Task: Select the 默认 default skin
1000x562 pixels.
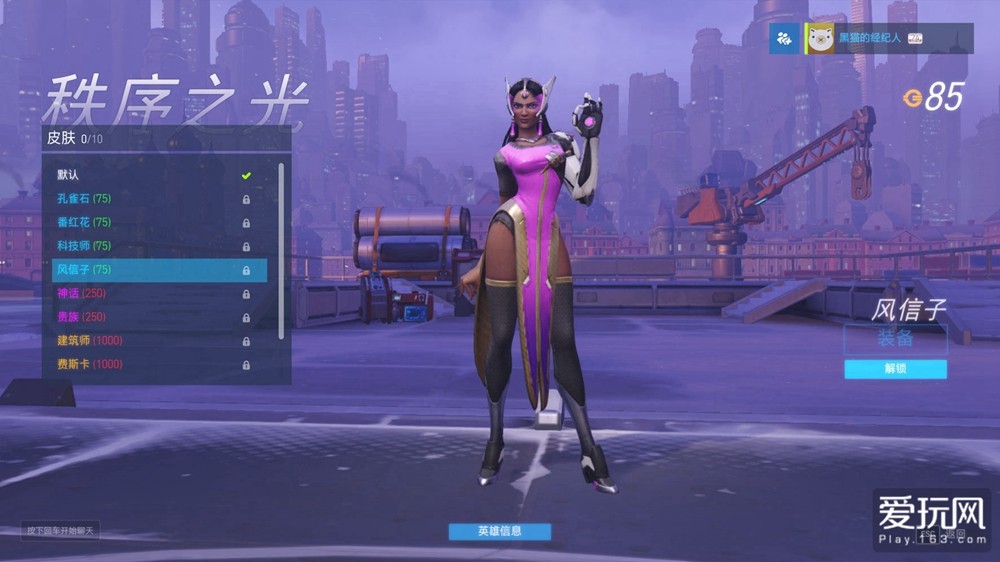Action: 150,175
